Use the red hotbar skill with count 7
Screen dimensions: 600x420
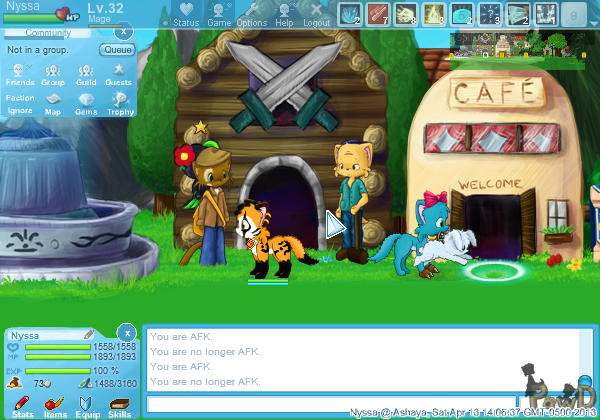[377, 13]
